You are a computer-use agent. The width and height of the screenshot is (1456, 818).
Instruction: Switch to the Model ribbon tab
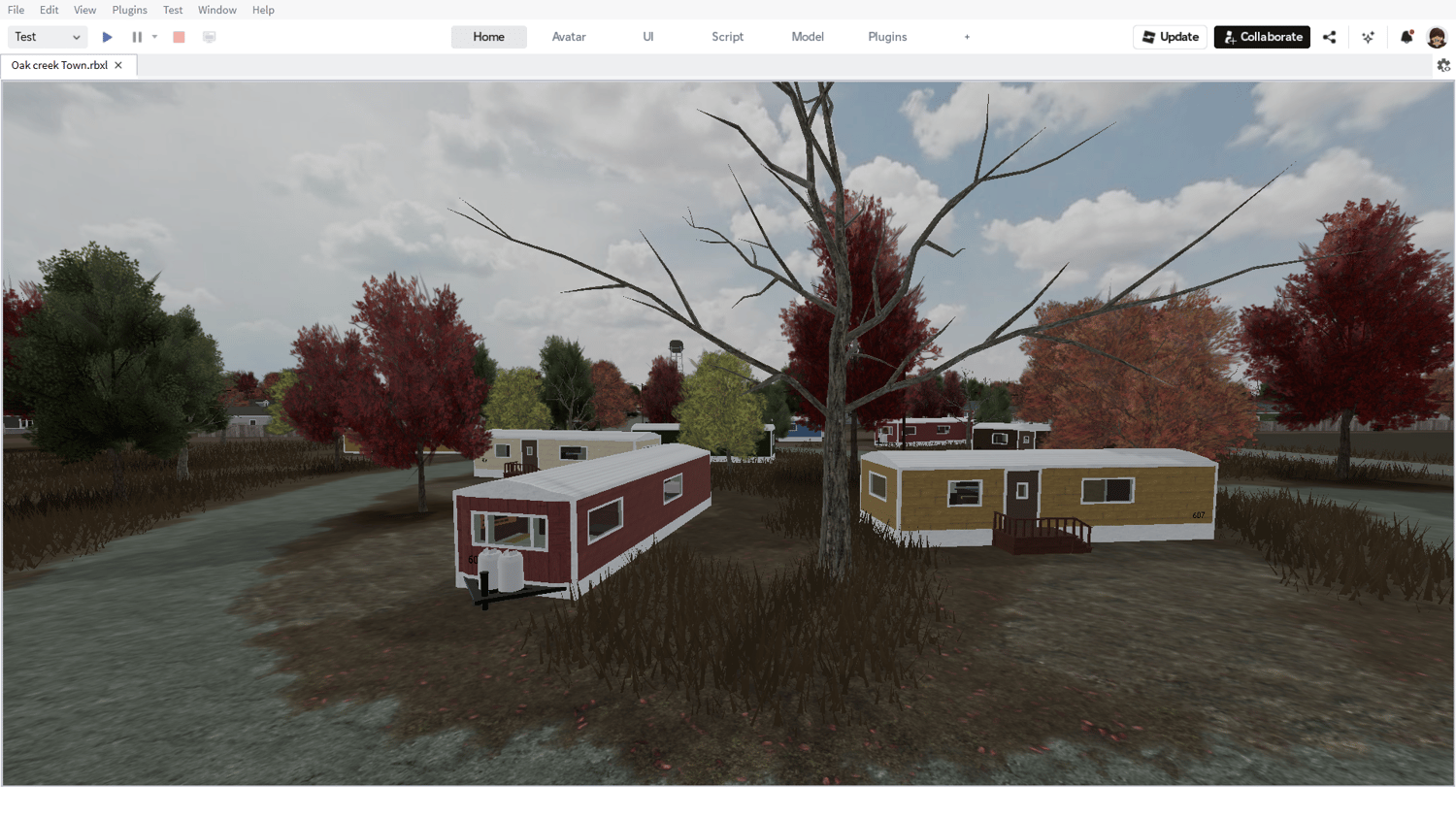point(807,36)
